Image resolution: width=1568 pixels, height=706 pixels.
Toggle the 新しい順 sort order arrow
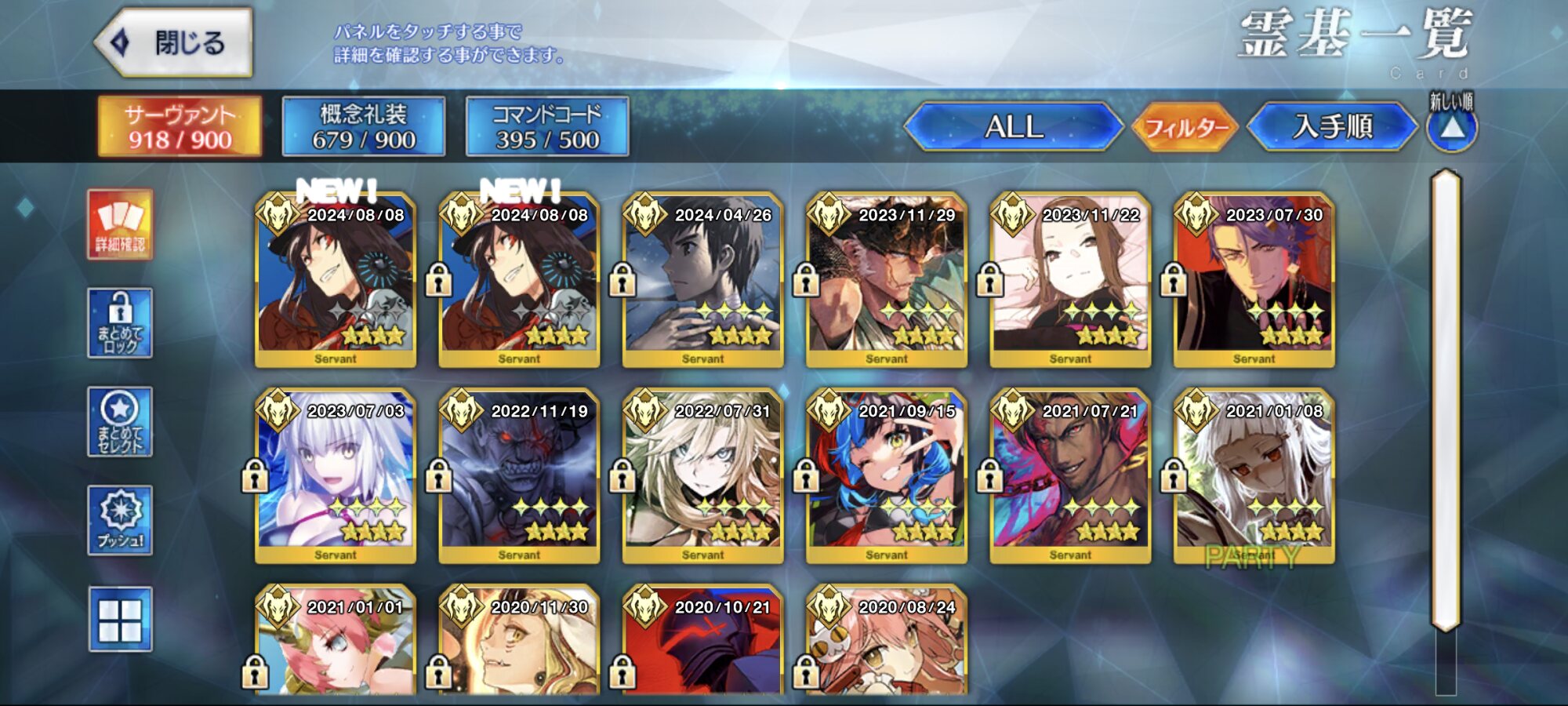1452,128
